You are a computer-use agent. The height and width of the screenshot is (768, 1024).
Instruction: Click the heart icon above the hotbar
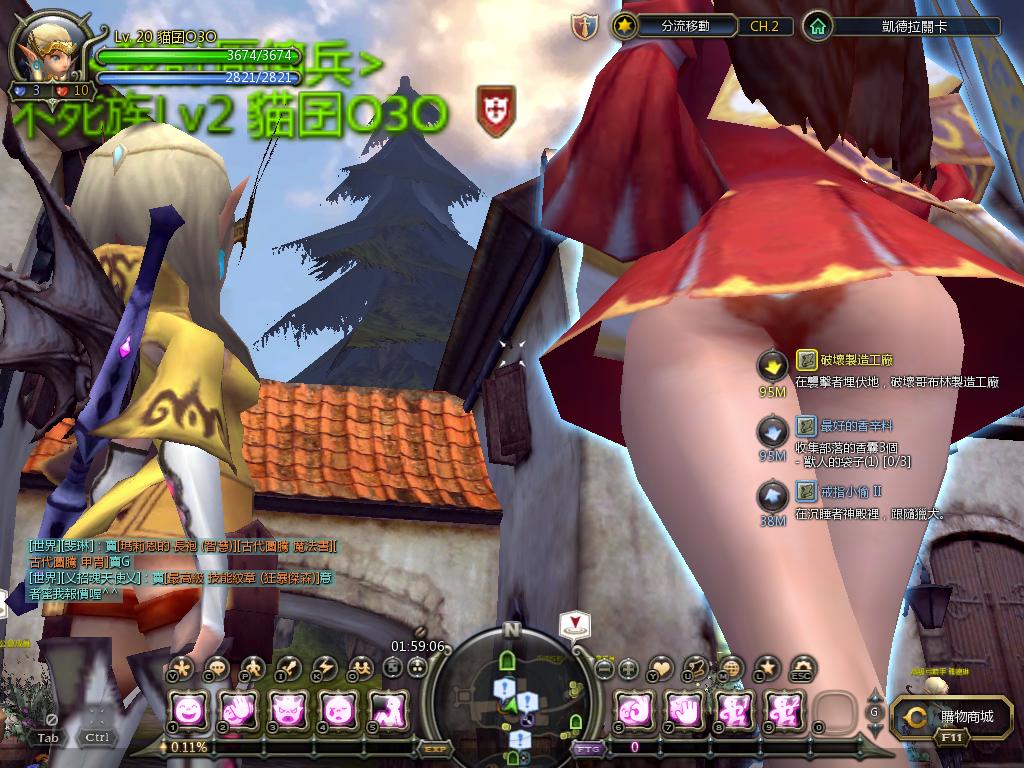coord(661,668)
